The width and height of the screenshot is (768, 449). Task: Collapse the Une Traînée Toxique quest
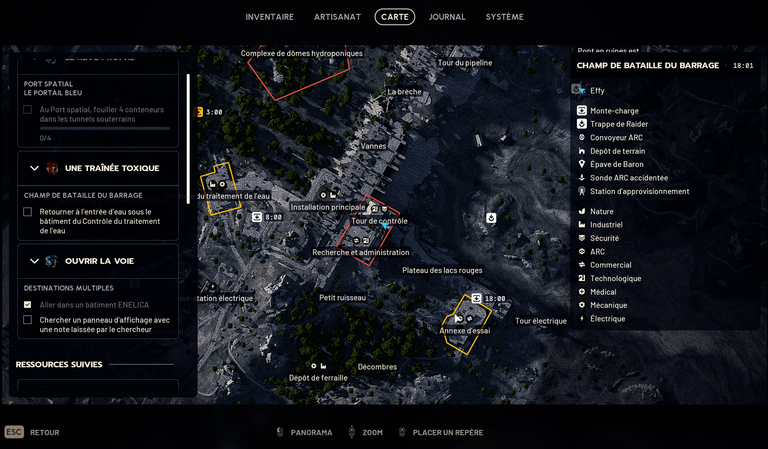[x=35, y=168]
